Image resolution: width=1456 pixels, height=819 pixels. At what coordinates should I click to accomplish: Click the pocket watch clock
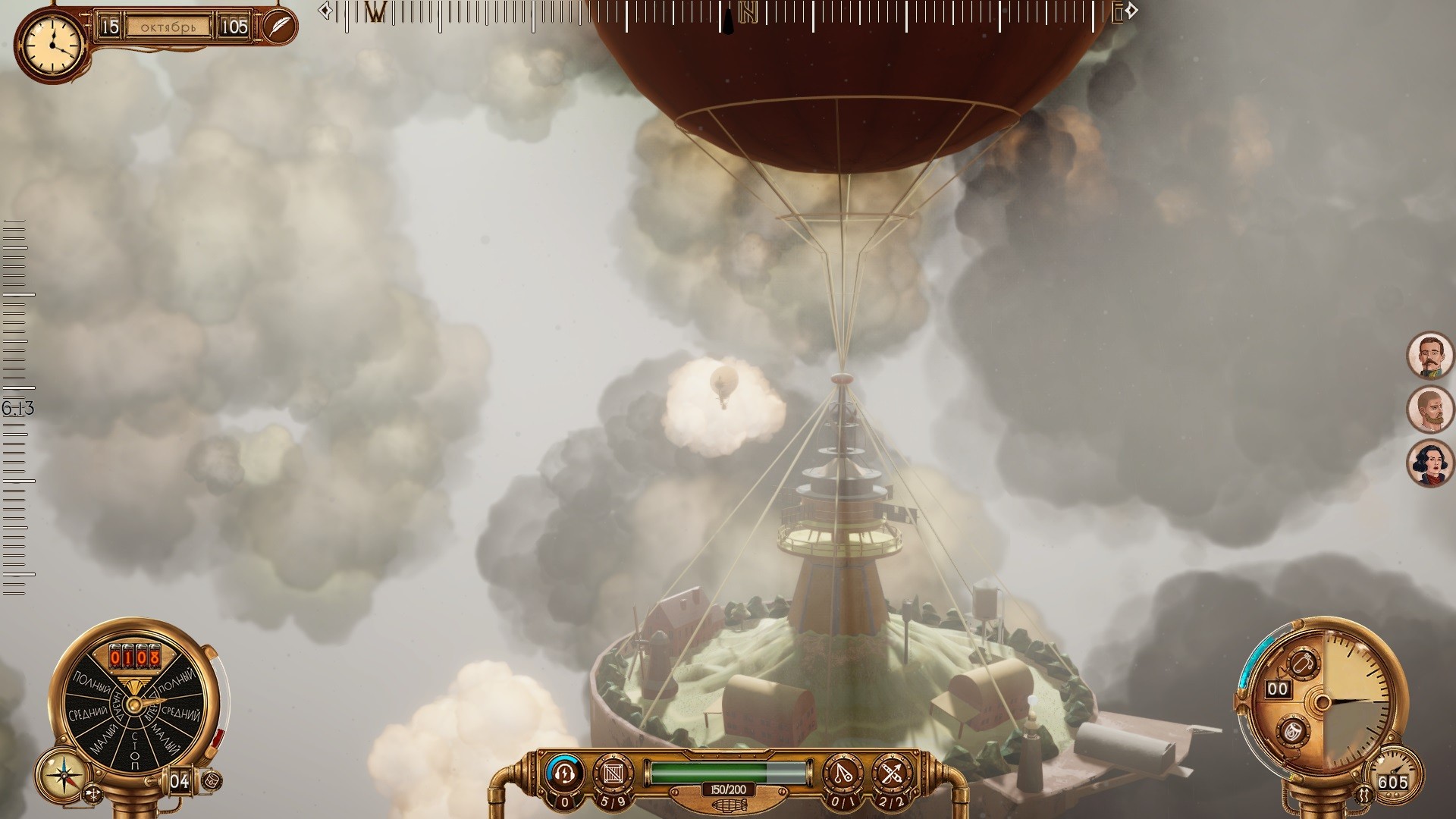coord(52,44)
